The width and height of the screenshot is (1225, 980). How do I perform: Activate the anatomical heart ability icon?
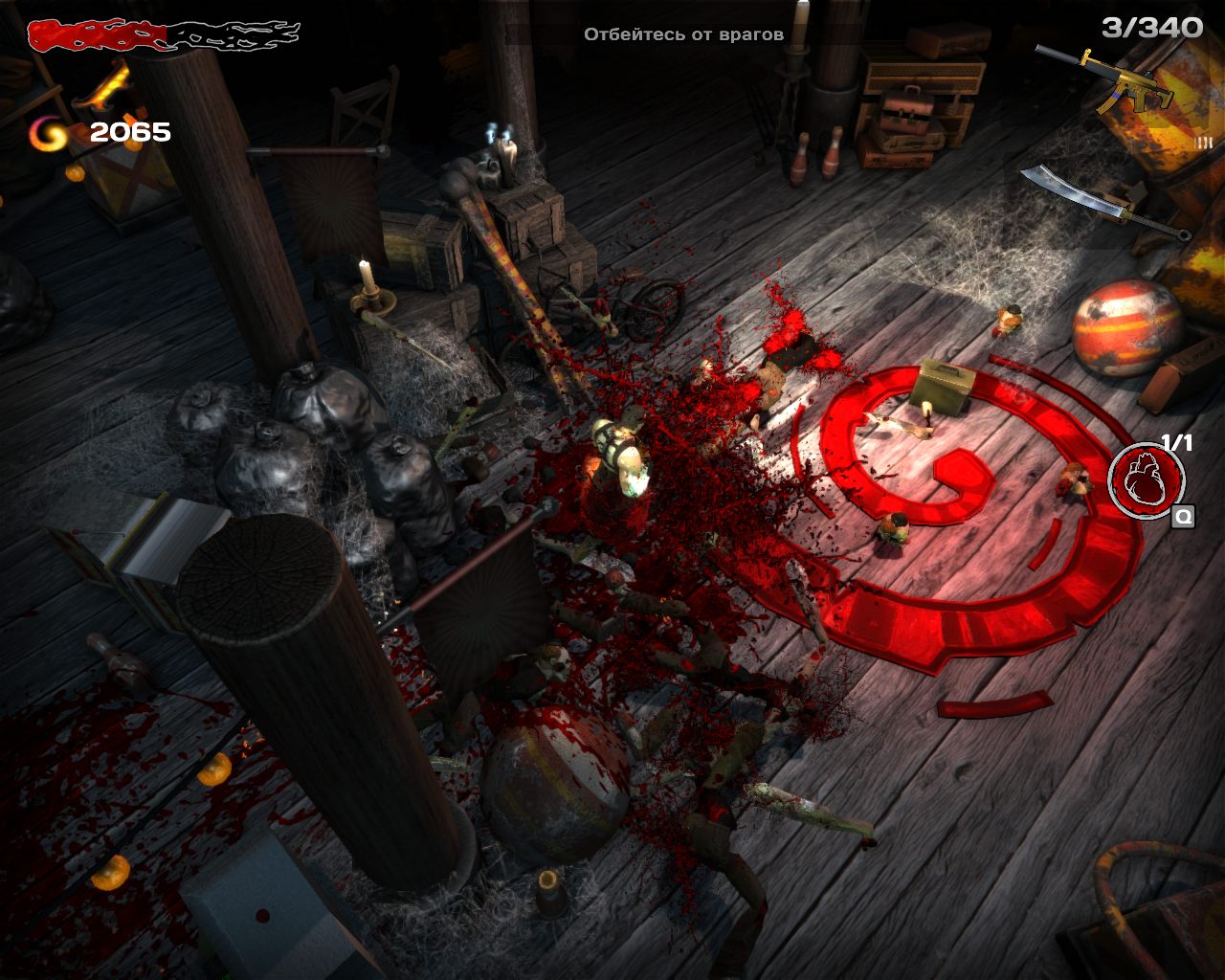pos(1146,479)
